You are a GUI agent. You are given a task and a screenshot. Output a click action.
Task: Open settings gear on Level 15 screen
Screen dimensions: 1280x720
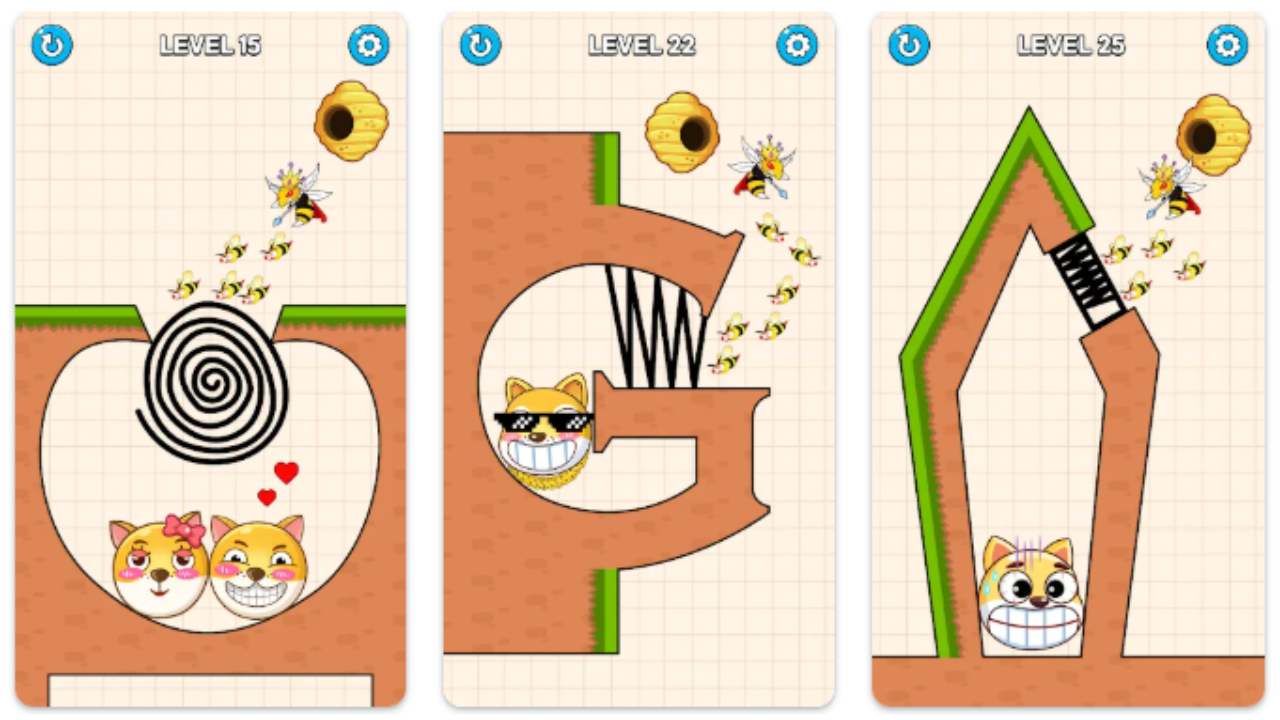(368, 45)
